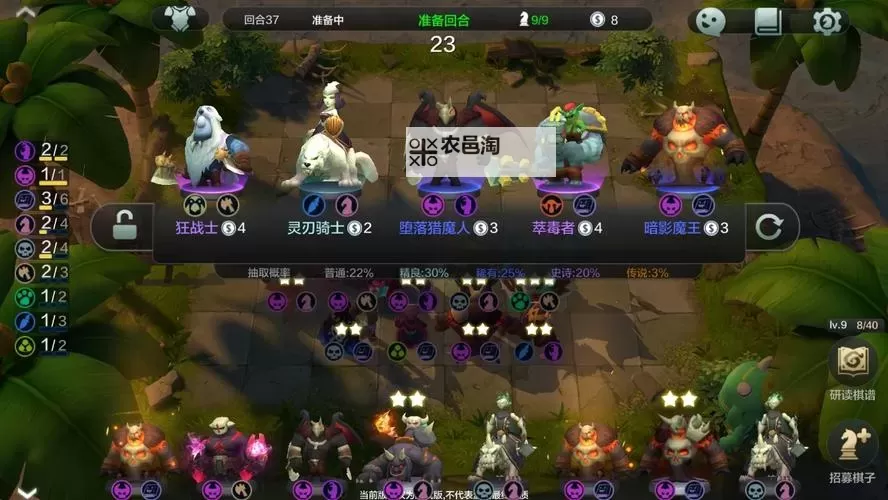Collapse the synergy list with the up arrow
The height and width of the screenshot is (500, 888).
pyautogui.click(x=25, y=11)
